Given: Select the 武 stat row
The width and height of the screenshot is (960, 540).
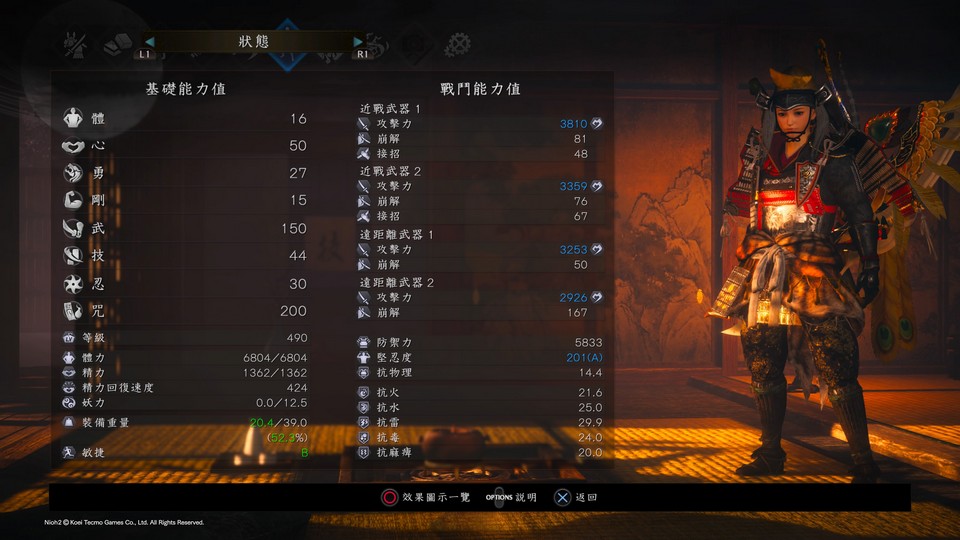Looking at the screenshot, I should click(186, 229).
